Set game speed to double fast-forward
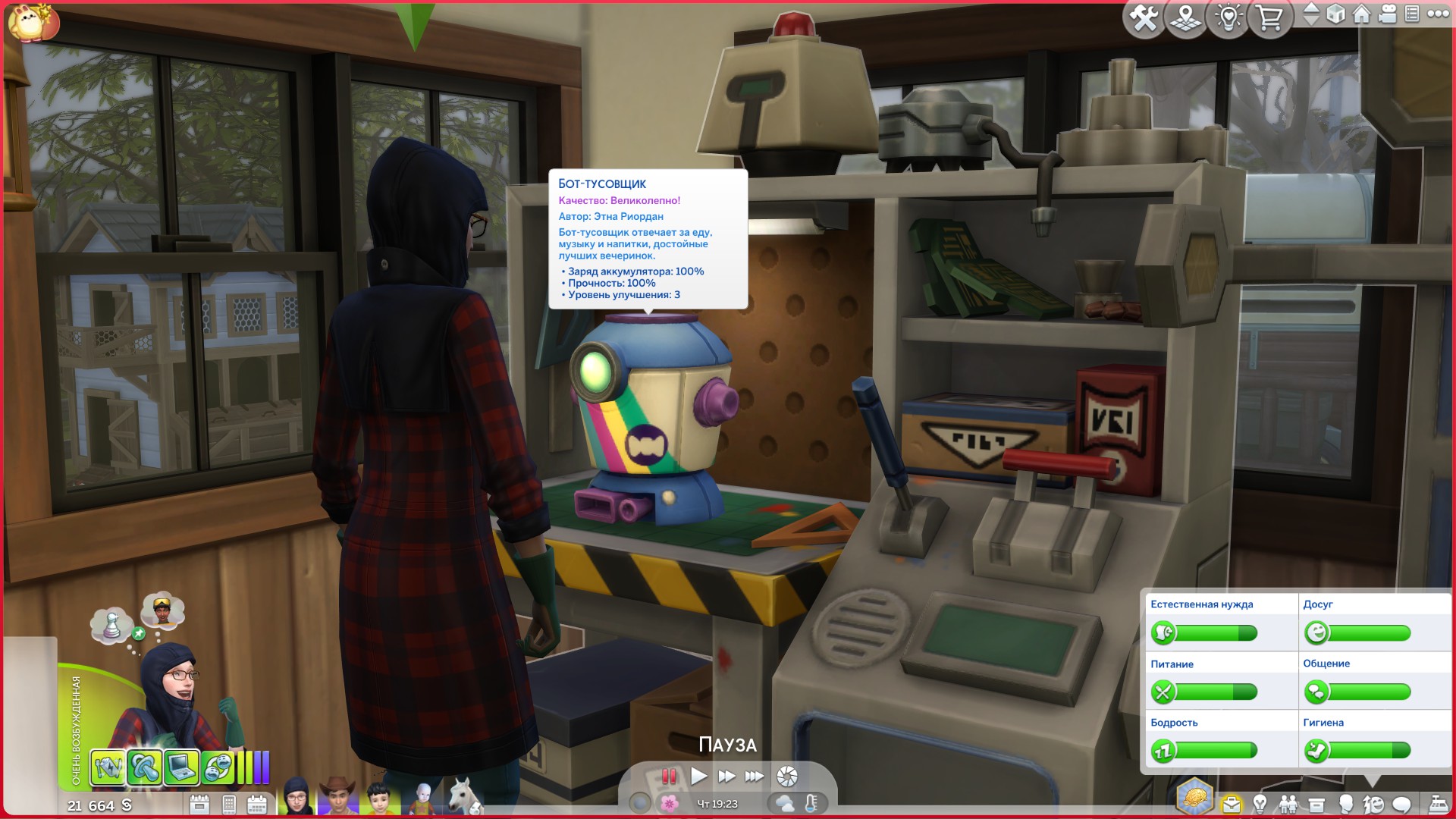Viewport: 1456px width, 819px height. click(726, 776)
